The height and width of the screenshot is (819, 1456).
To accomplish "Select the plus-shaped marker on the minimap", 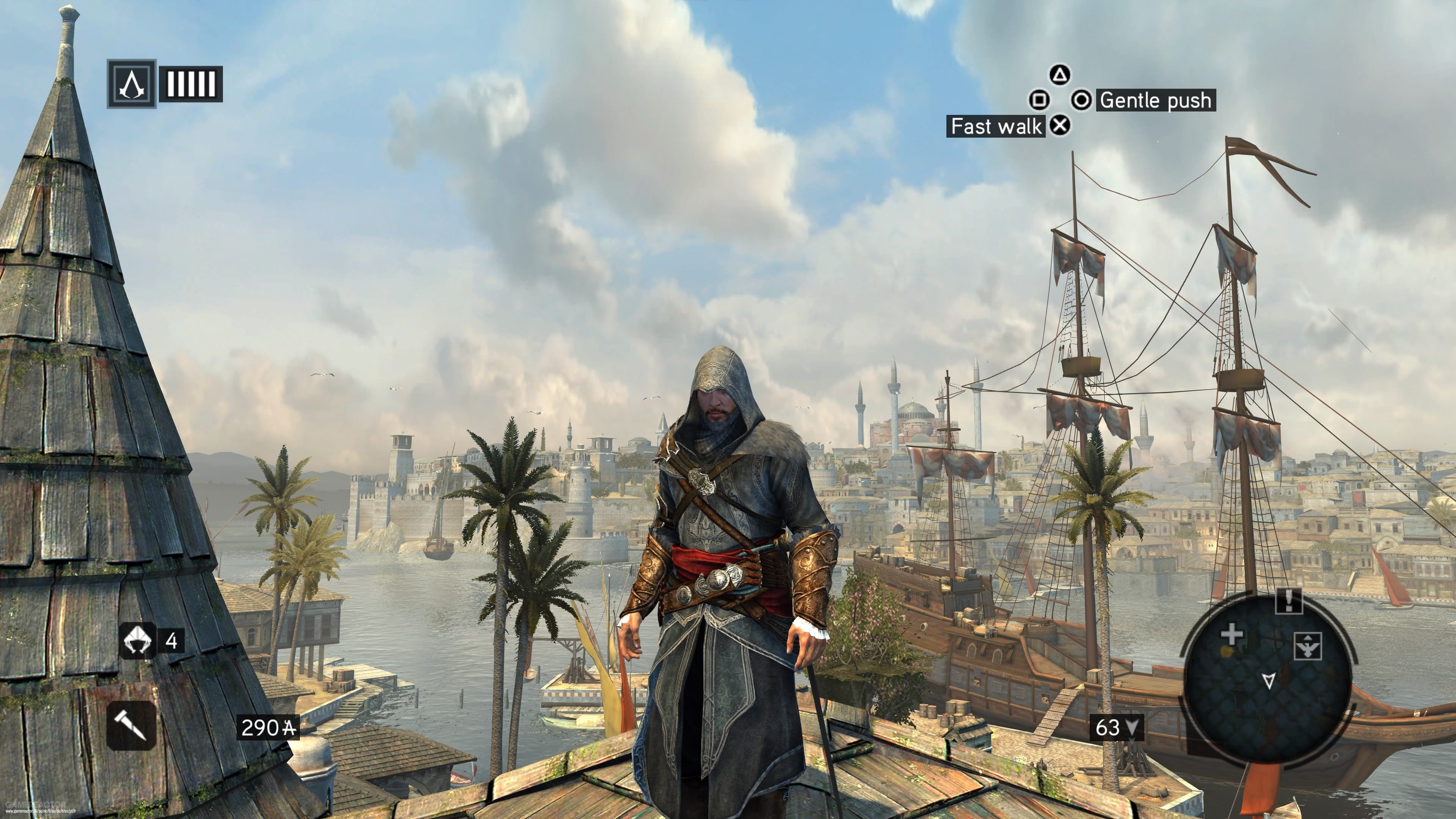I will (x=1232, y=635).
